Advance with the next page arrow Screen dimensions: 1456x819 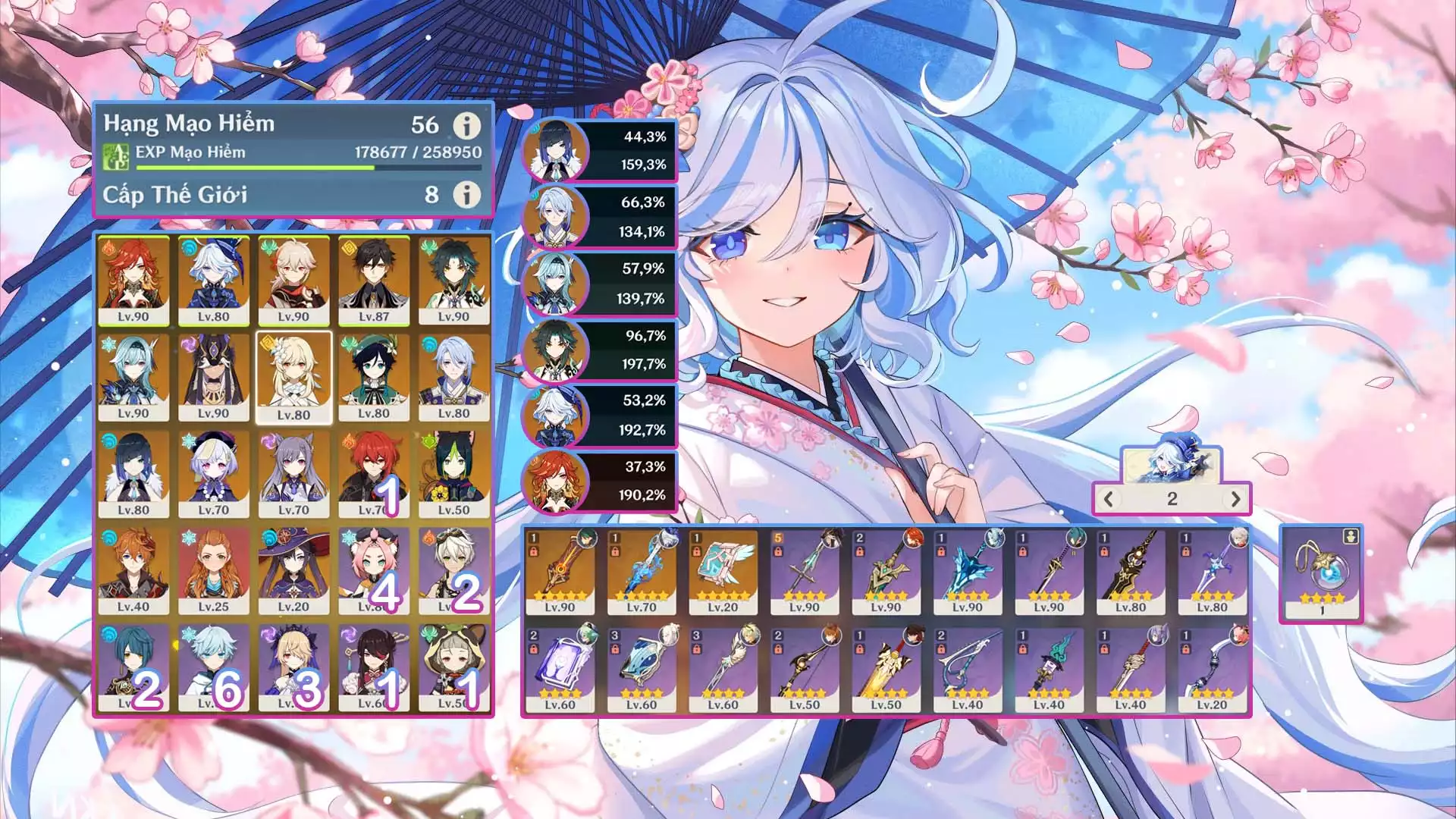click(x=1235, y=499)
